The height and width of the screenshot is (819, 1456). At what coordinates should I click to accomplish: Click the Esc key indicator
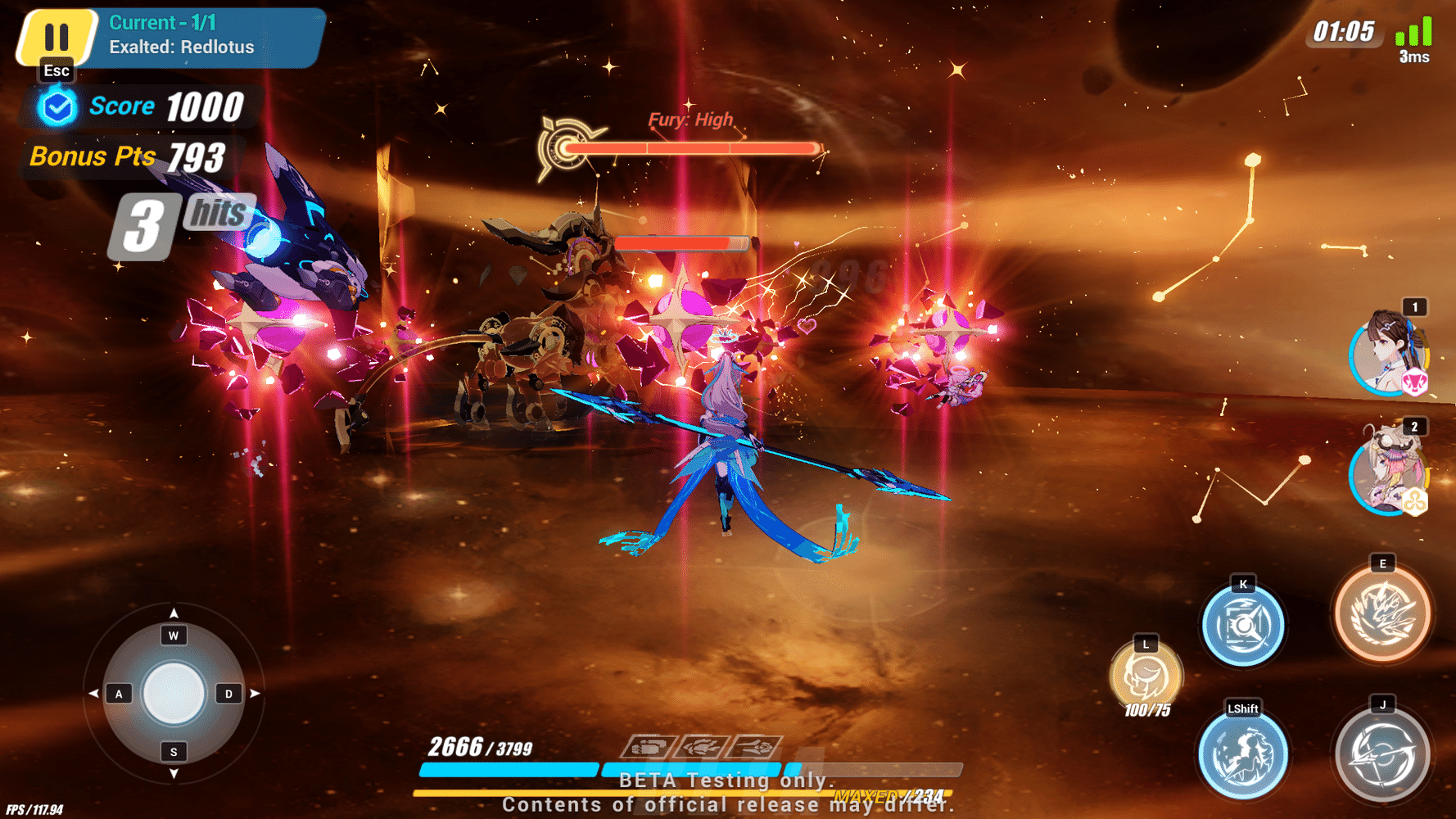(x=55, y=71)
